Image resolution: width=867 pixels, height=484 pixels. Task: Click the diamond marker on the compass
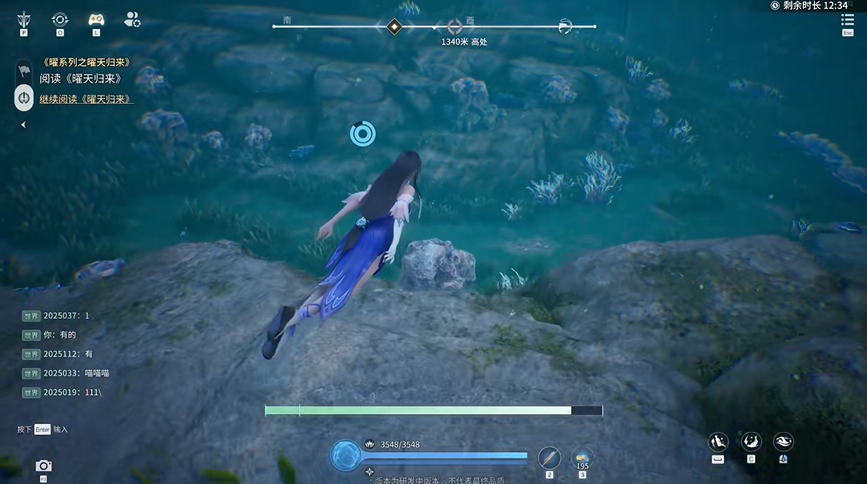[395, 26]
